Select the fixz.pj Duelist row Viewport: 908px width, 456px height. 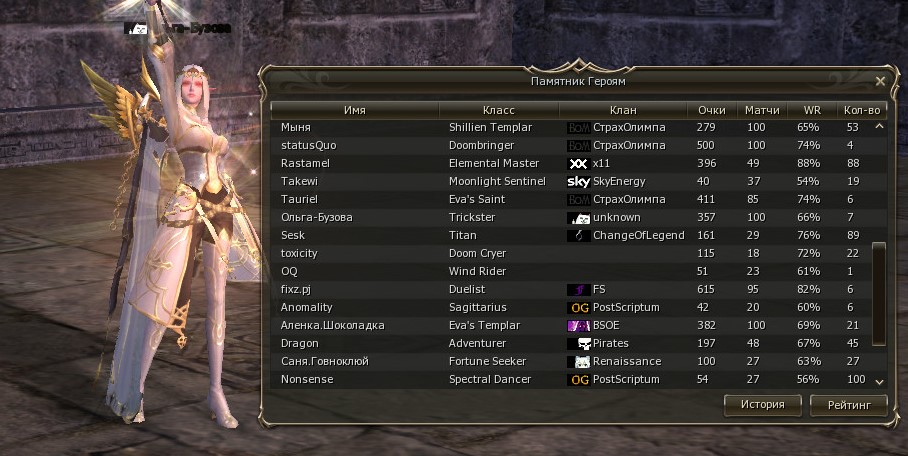pos(570,290)
